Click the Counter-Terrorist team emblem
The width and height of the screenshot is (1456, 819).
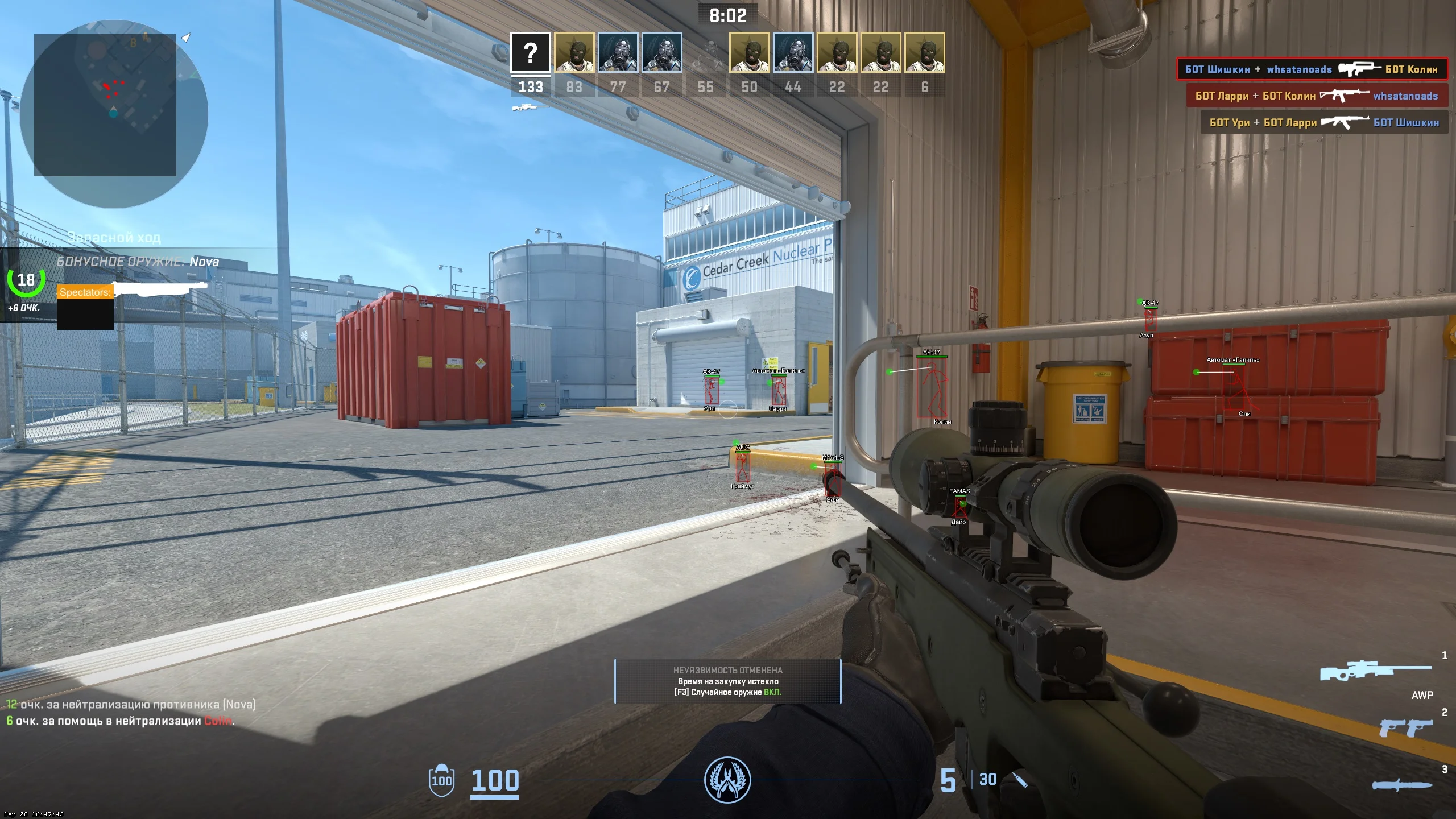(x=727, y=780)
